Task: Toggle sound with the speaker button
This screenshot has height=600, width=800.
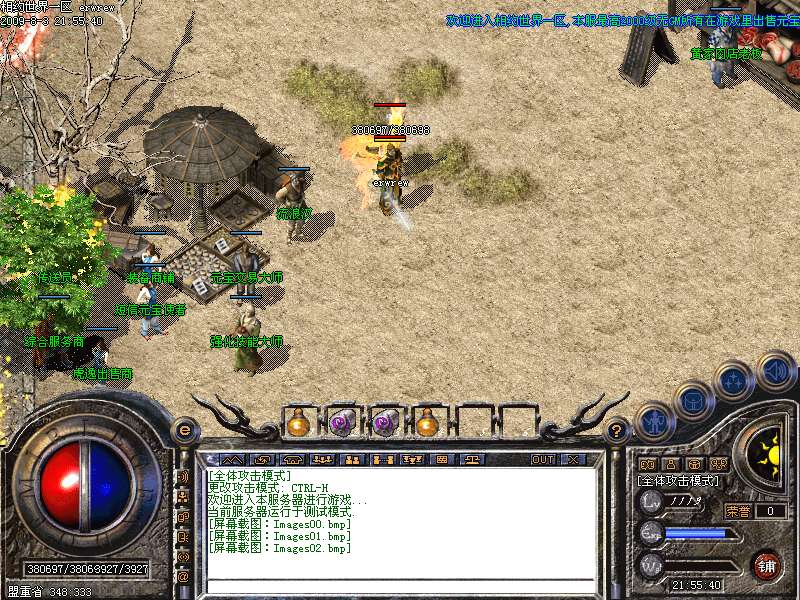Action: point(775,371)
